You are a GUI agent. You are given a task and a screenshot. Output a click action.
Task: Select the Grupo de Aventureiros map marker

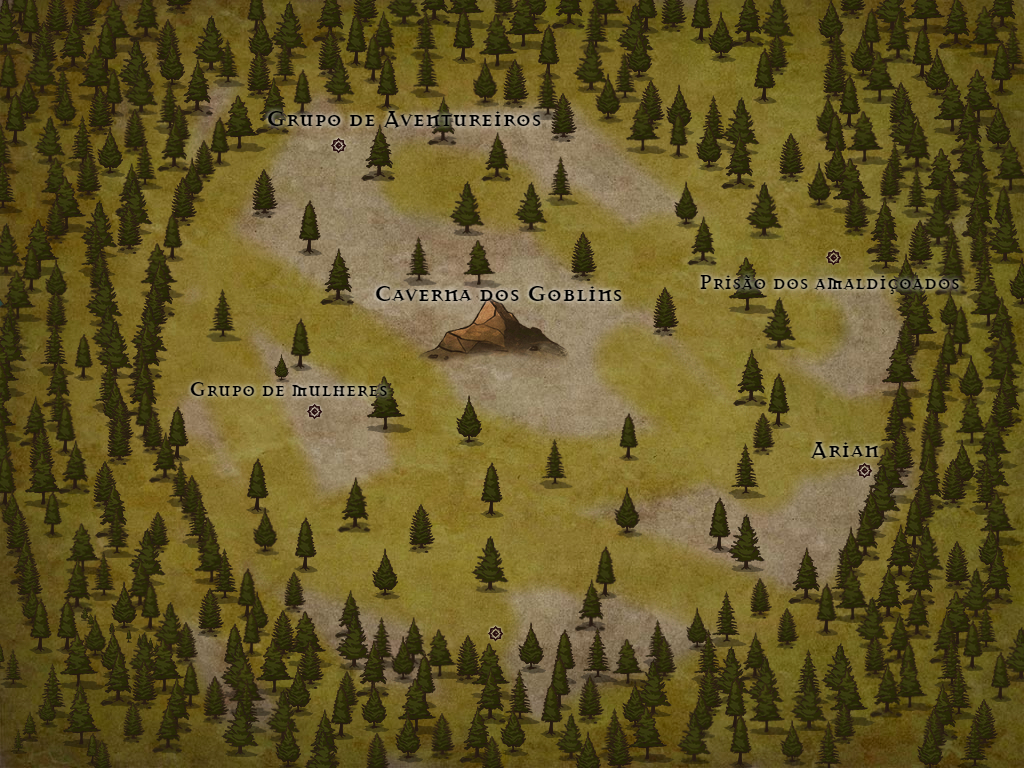pos(338,146)
